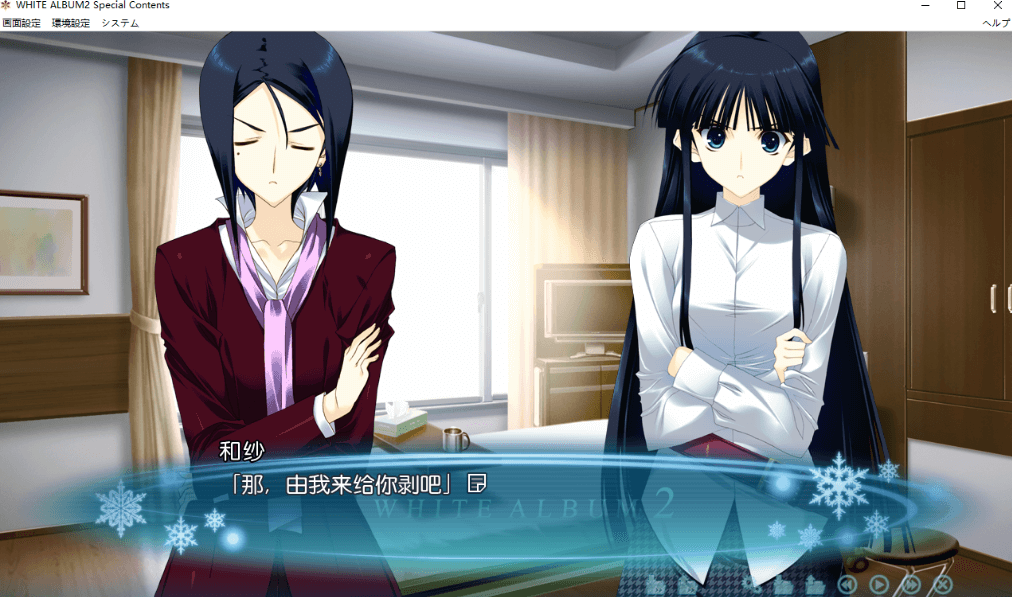Open the システム menu
The width and height of the screenshot is (1012, 597).
tap(120, 23)
